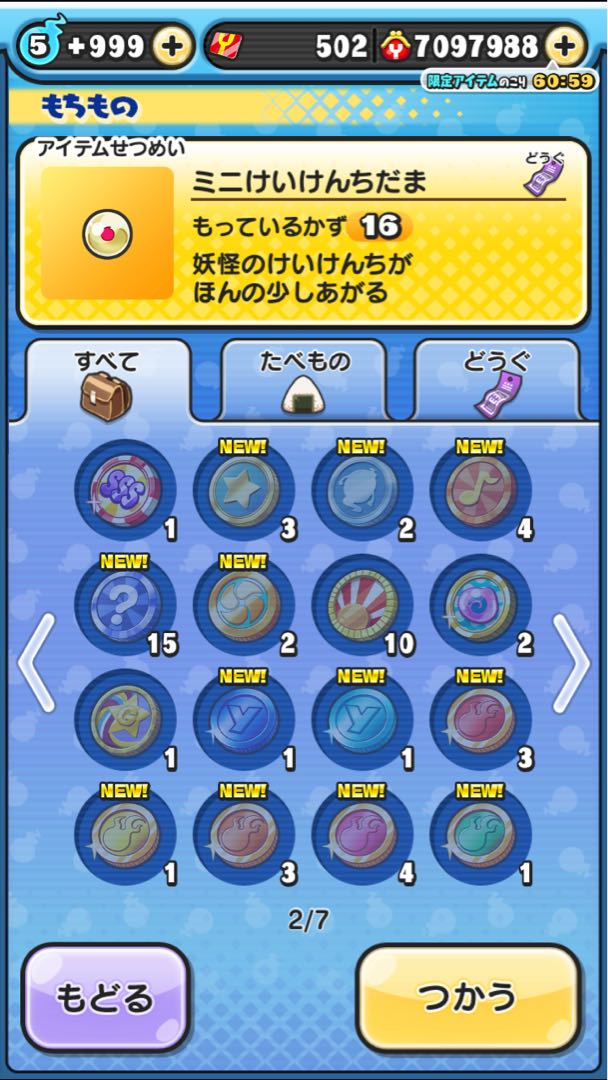Show the どうぐ tools tab
The width and height of the screenshot is (608, 1080).
(496, 380)
